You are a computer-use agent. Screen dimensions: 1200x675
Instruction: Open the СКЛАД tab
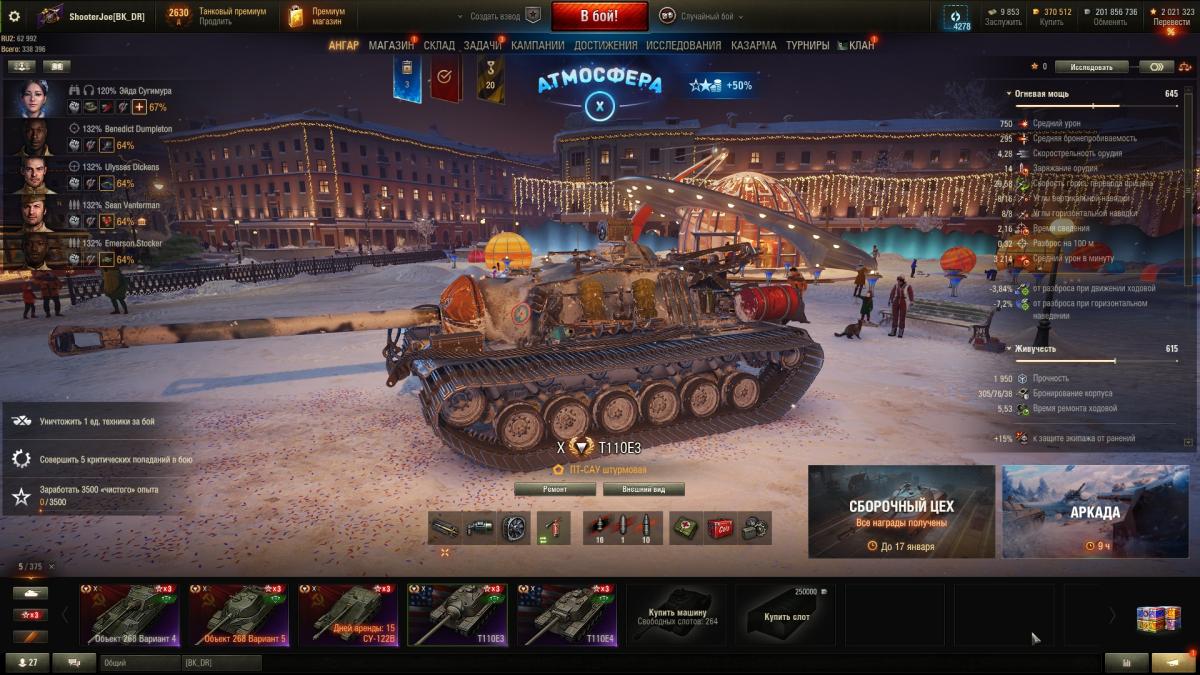(439, 45)
